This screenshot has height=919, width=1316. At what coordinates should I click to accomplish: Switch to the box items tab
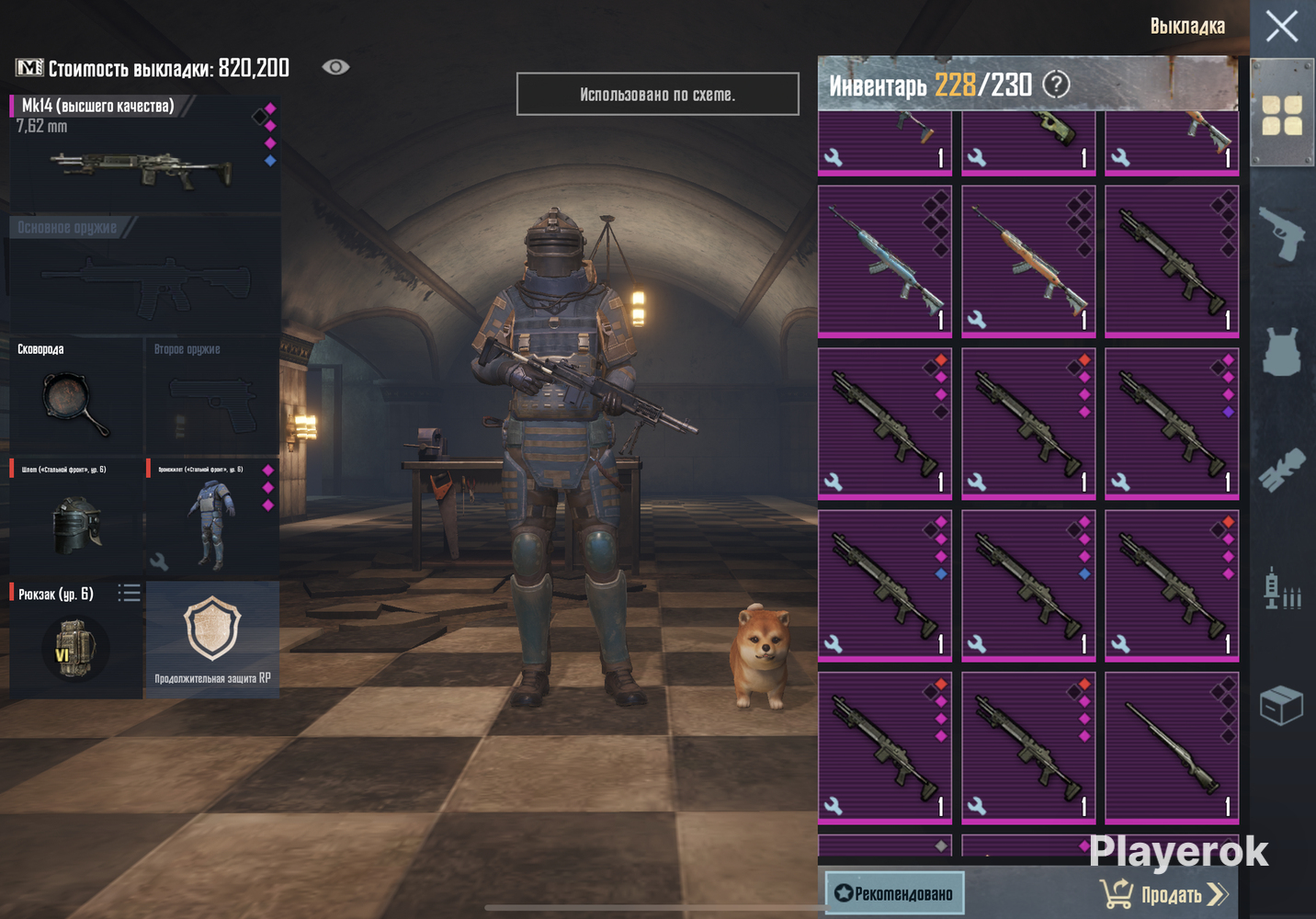(x=1281, y=706)
